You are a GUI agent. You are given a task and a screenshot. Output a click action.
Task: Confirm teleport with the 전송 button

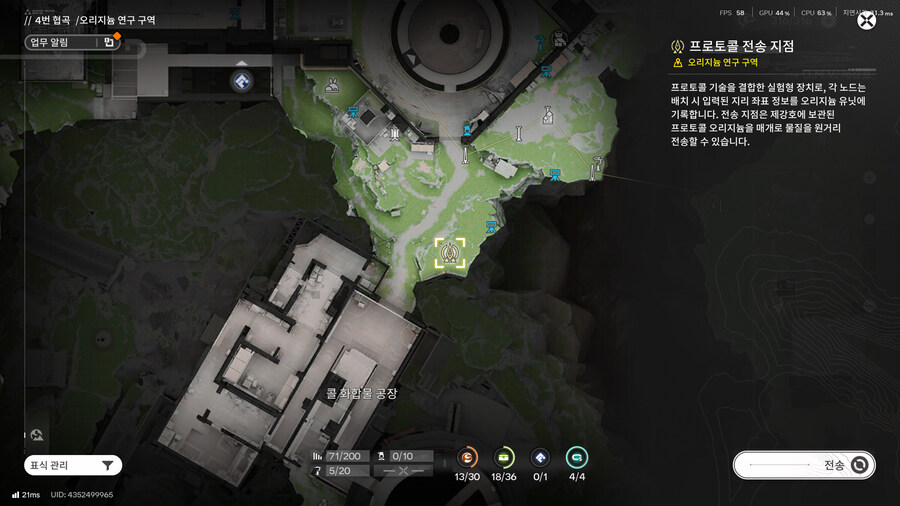pyautogui.click(x=804, y=465)
